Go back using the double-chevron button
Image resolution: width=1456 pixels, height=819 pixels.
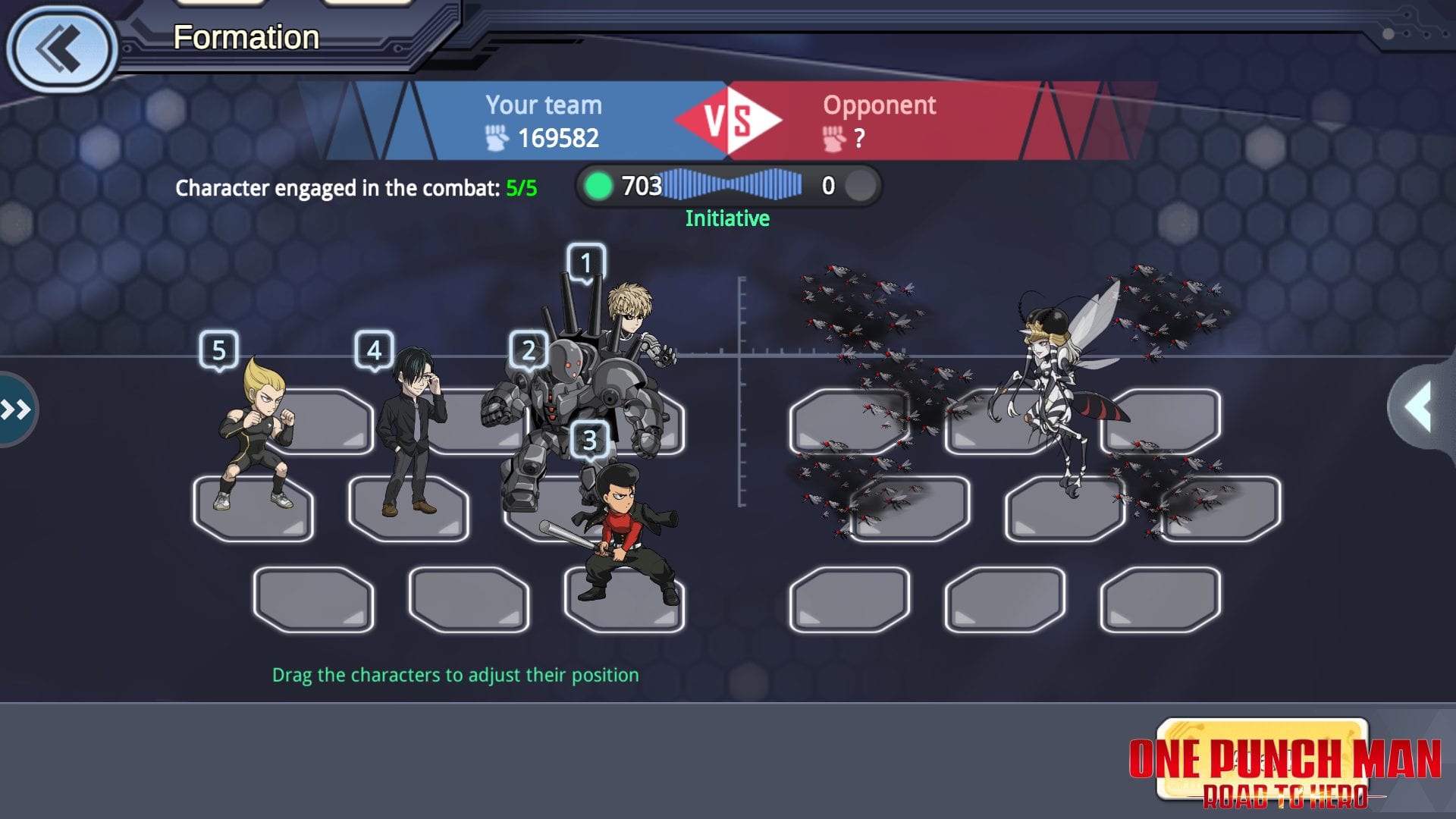[62, 50]
